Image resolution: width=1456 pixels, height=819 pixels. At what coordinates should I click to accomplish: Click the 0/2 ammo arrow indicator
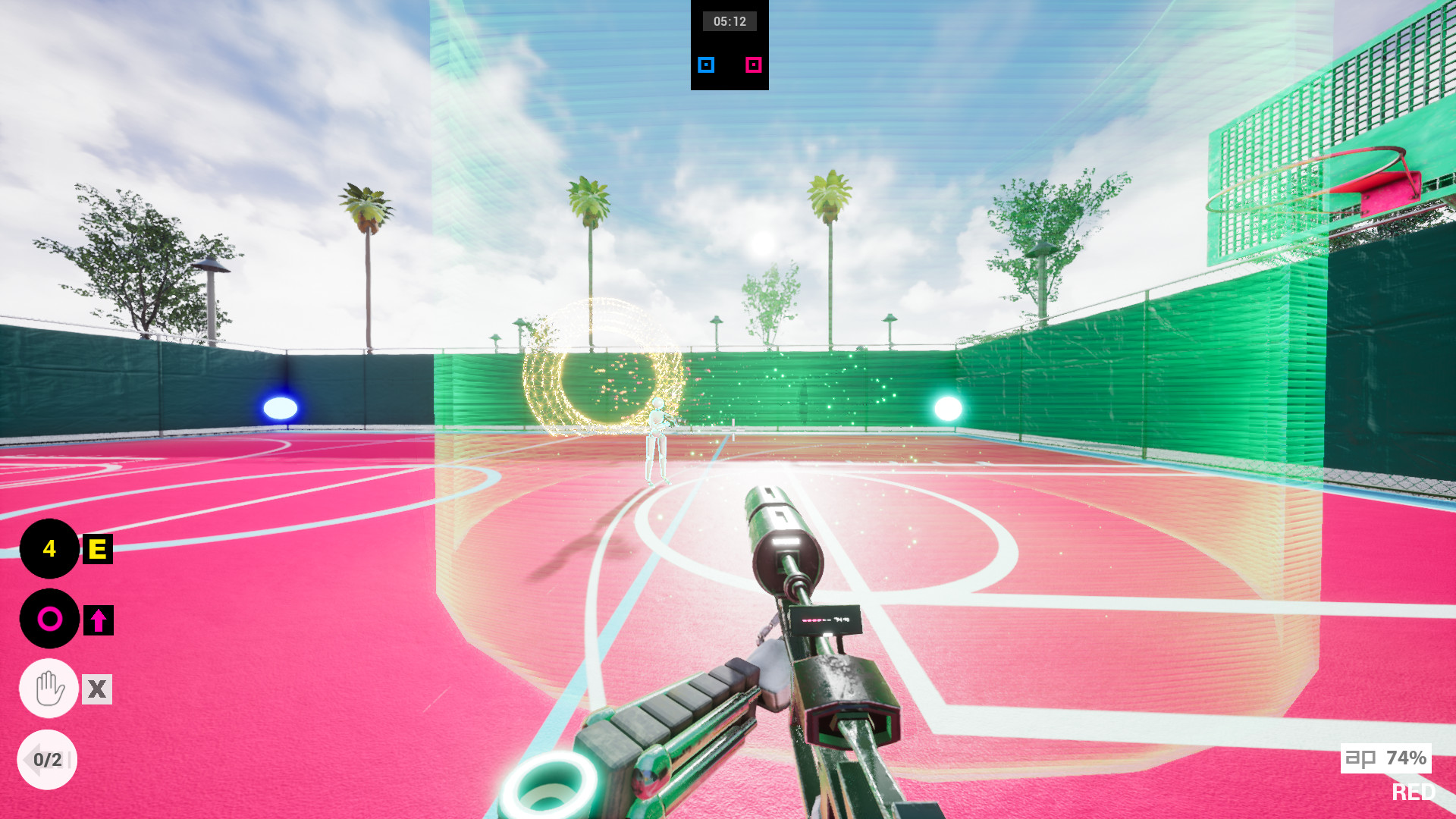pos(49,758)
